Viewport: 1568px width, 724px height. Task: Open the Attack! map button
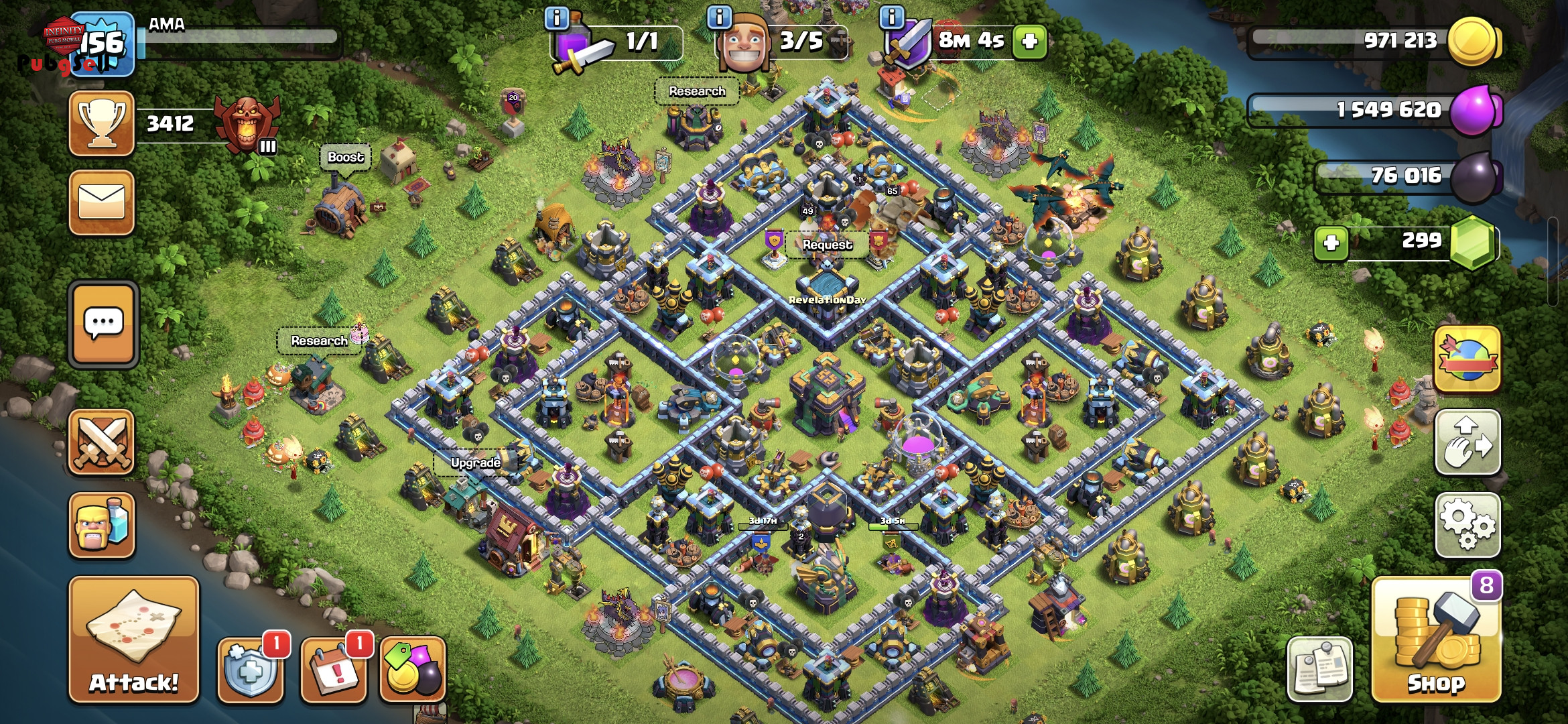133,639
